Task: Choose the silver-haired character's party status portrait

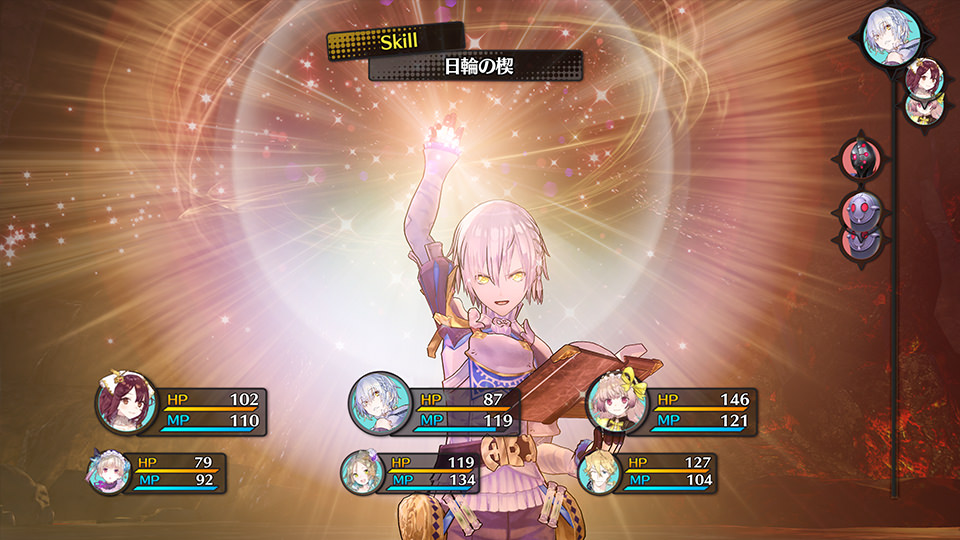Action: coord(380,404)
